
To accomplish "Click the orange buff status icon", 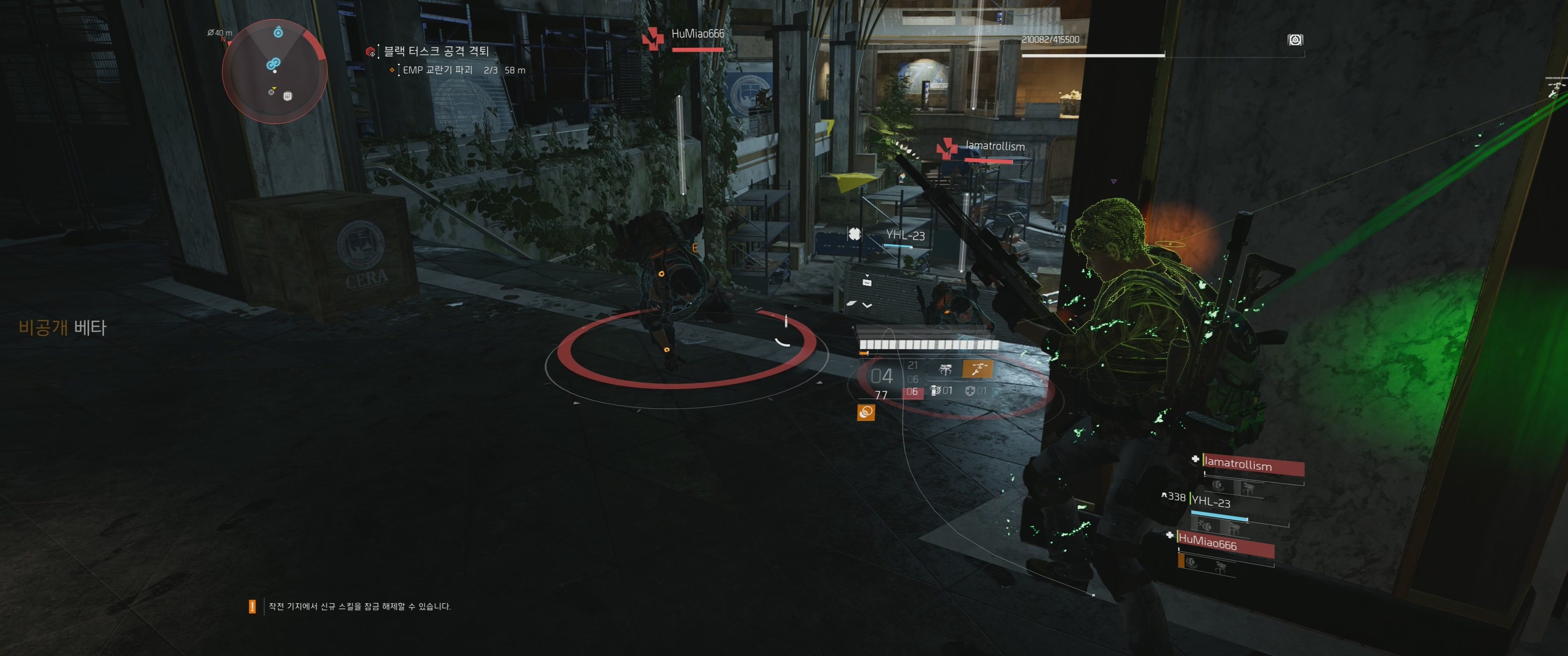I will pyautogui.click(x=866, y=413).
